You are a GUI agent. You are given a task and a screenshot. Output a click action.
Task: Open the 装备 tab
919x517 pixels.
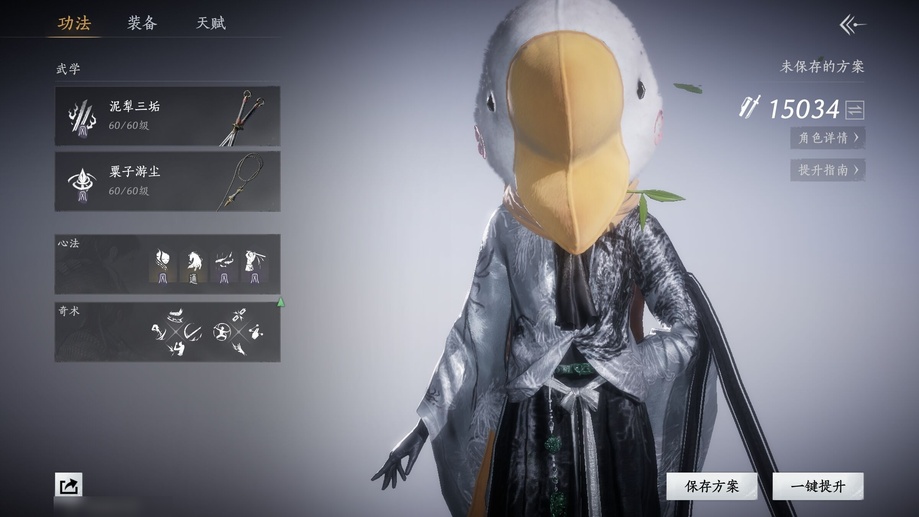[x=142, y=23]
